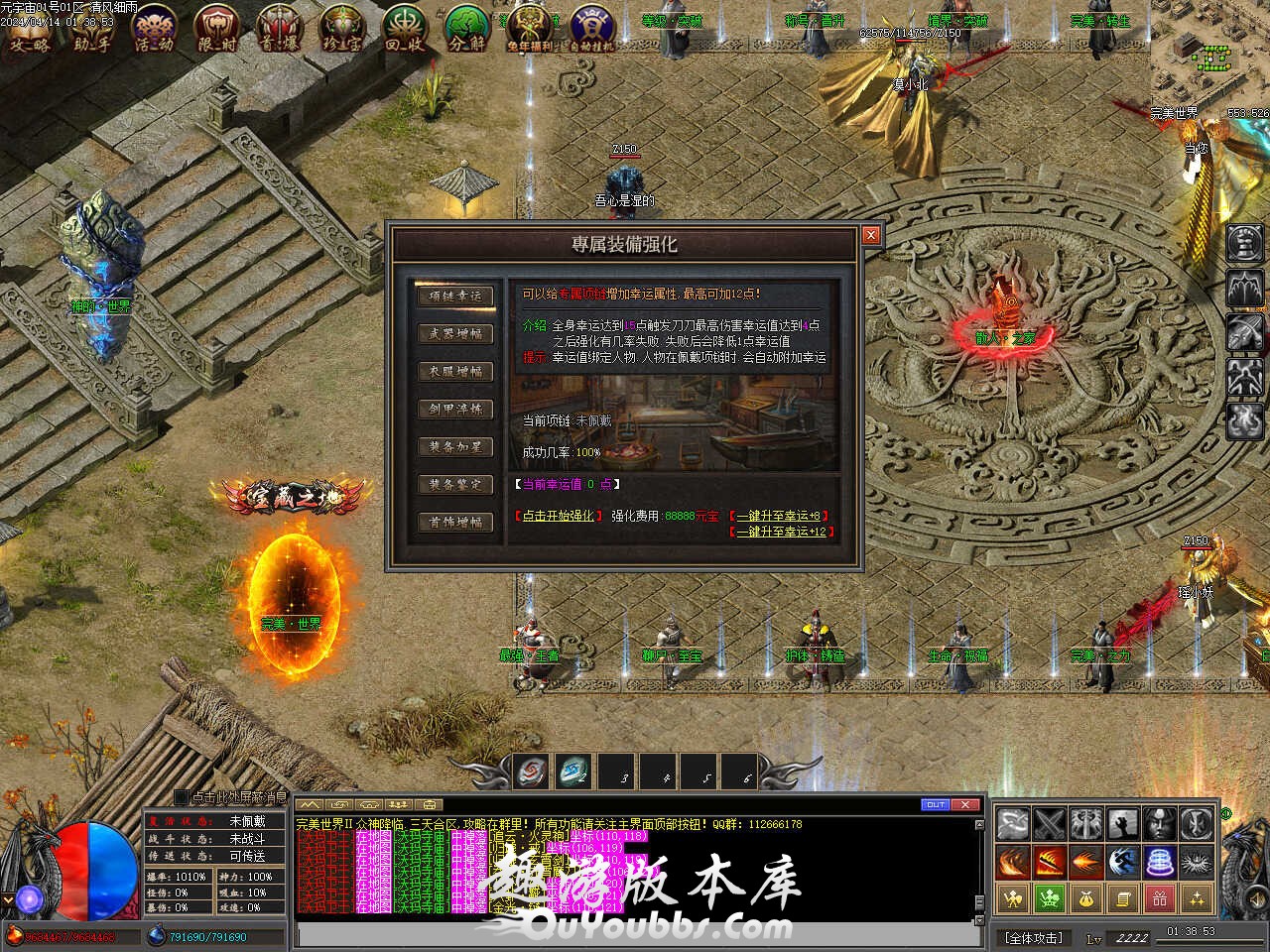The image size is (1270, 952).
Task: Select the 首饰增幅 tab
Action: pos(454,522)
